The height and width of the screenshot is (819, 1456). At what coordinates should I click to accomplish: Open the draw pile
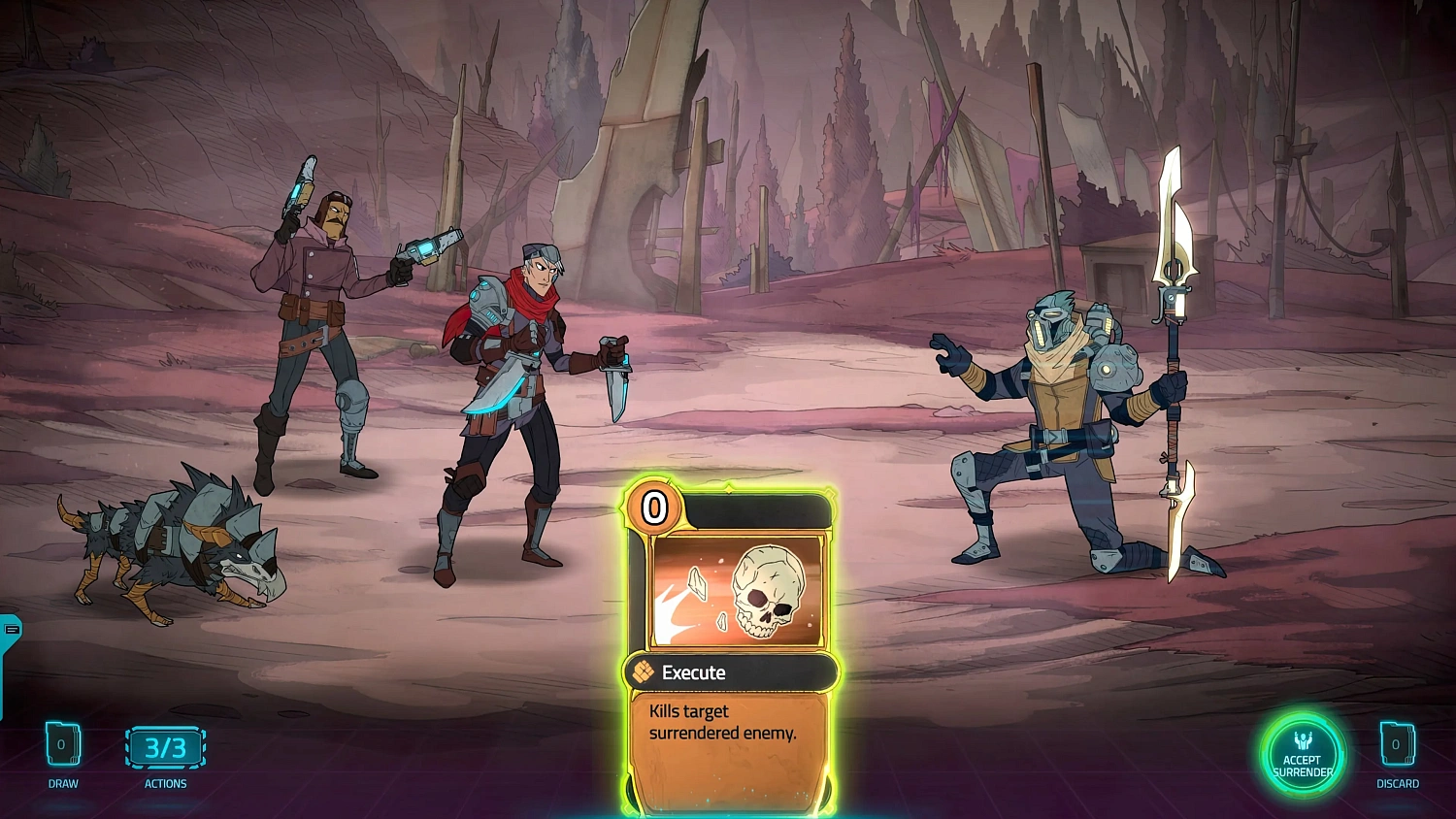coord(62,745)
